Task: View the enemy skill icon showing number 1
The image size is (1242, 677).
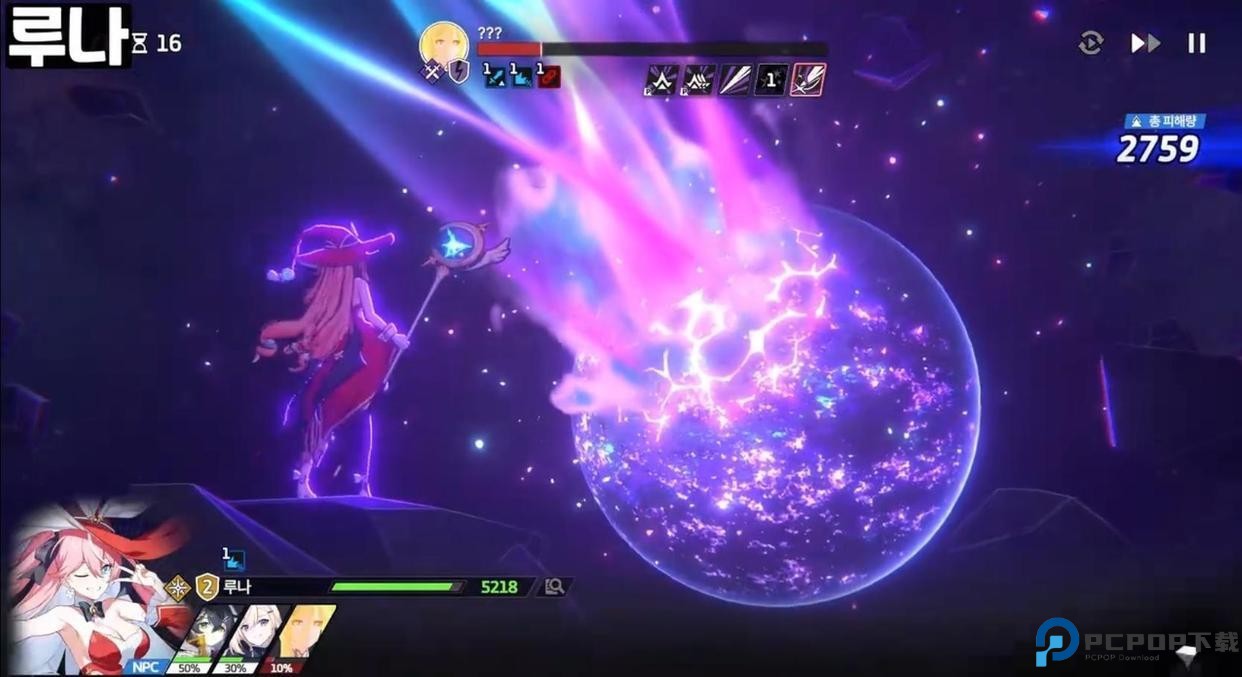Action: 770,79
